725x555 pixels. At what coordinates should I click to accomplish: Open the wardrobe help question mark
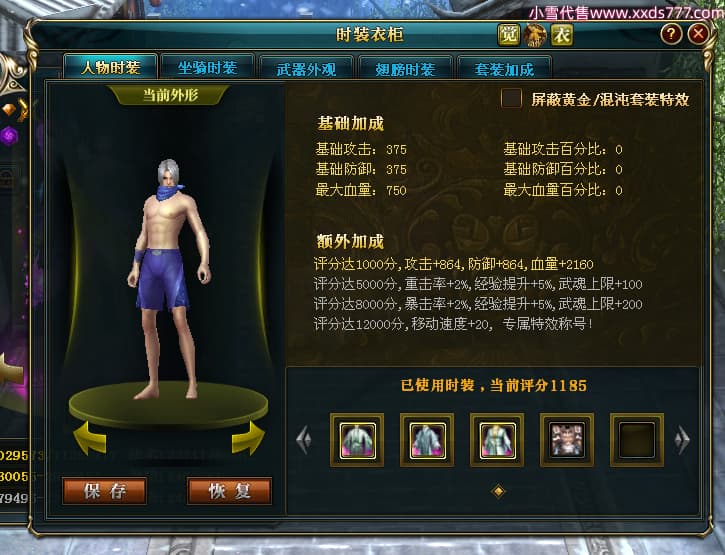(x=671, y=34)
